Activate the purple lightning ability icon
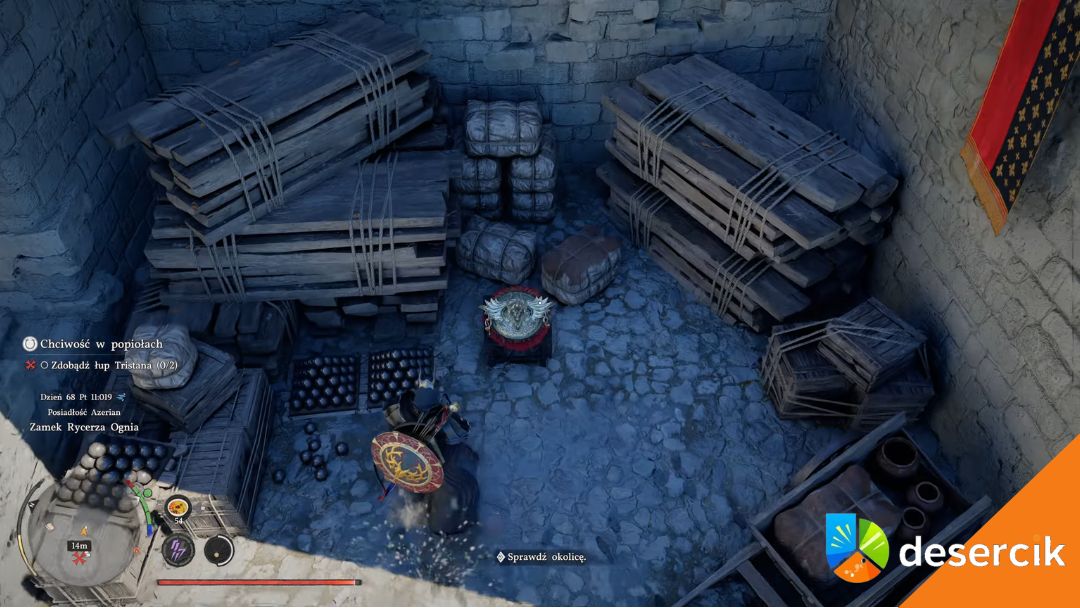Screen dimensions: 1080x608 pos(180,549)
